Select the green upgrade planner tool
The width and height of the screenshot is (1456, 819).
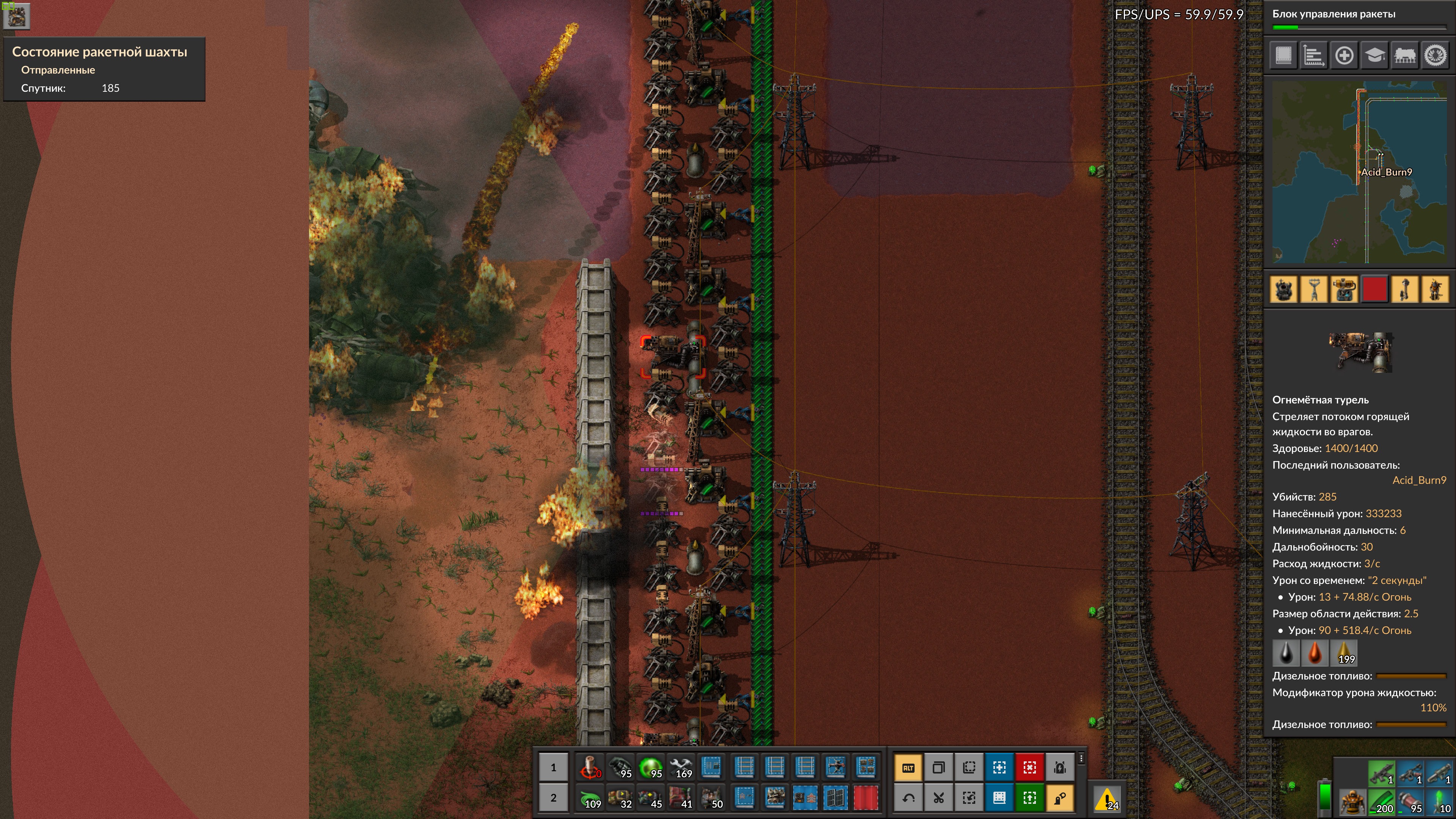[x=1029, y=798]
